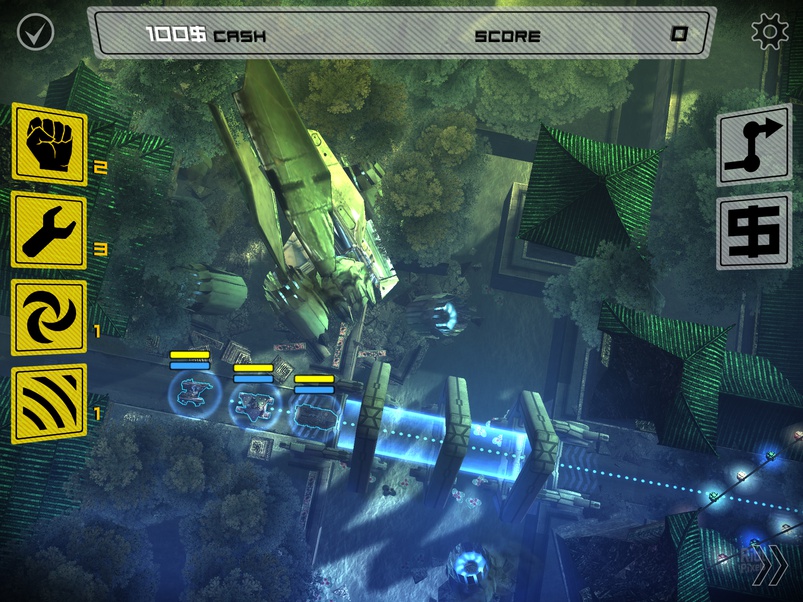The height and width of the screenshot is (602, 803).
Task: Select the radio-wave decoy ability
Action: coord(49,404)
